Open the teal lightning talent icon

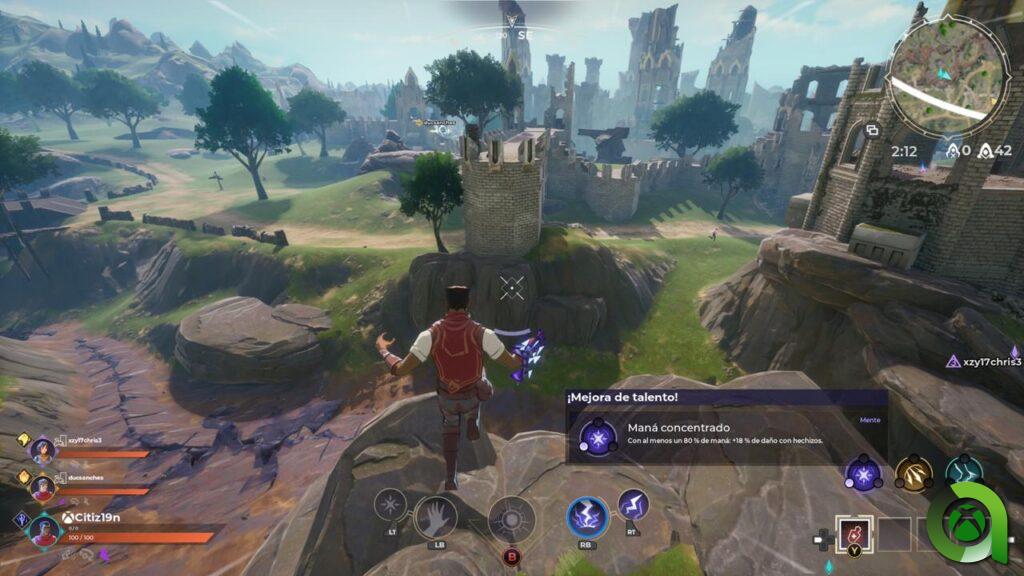964,473
